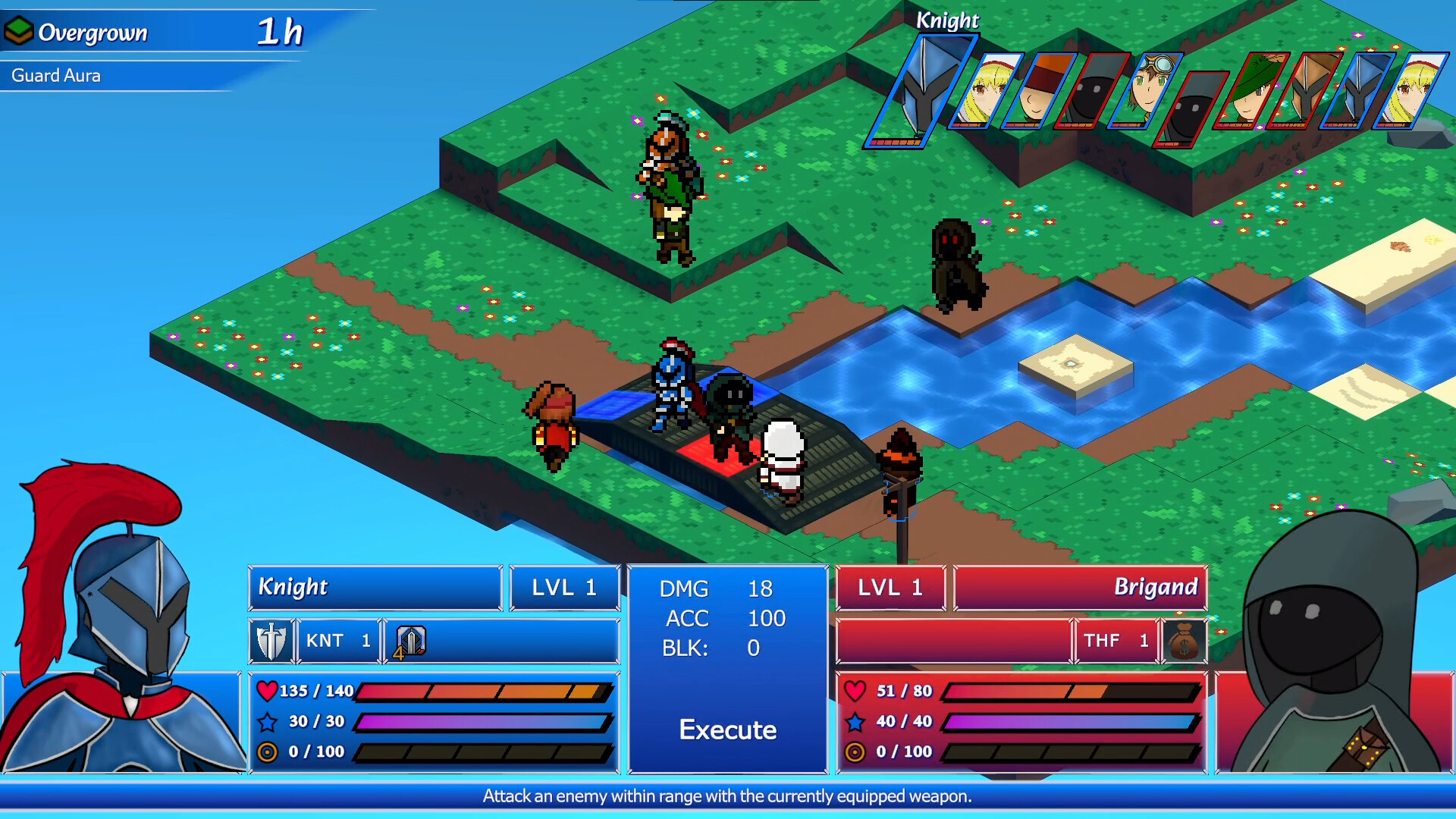The width and height of the screenshot is (1456, 819).
Task: Click the gold coin icon on Knight's panel
Action: (269, 752)
